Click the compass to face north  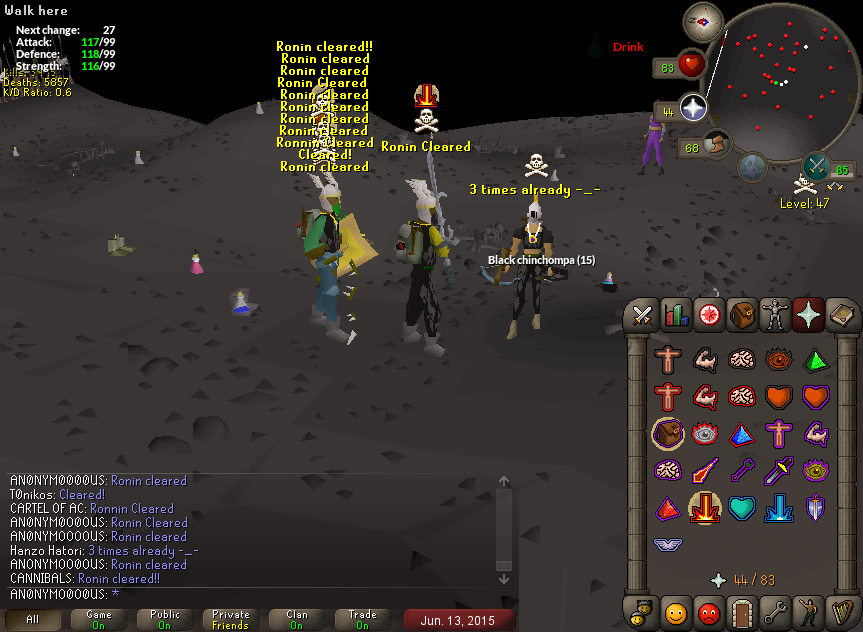point(703,21)
